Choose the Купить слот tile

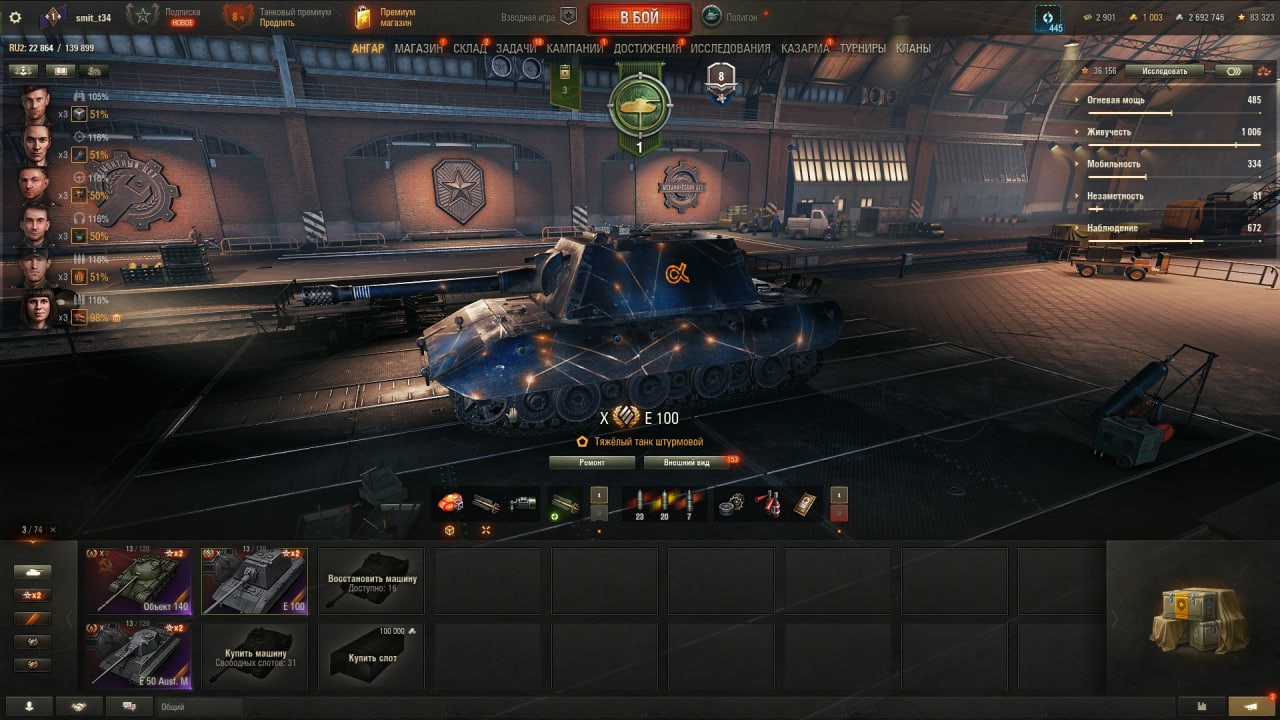[x=371, y=655]
